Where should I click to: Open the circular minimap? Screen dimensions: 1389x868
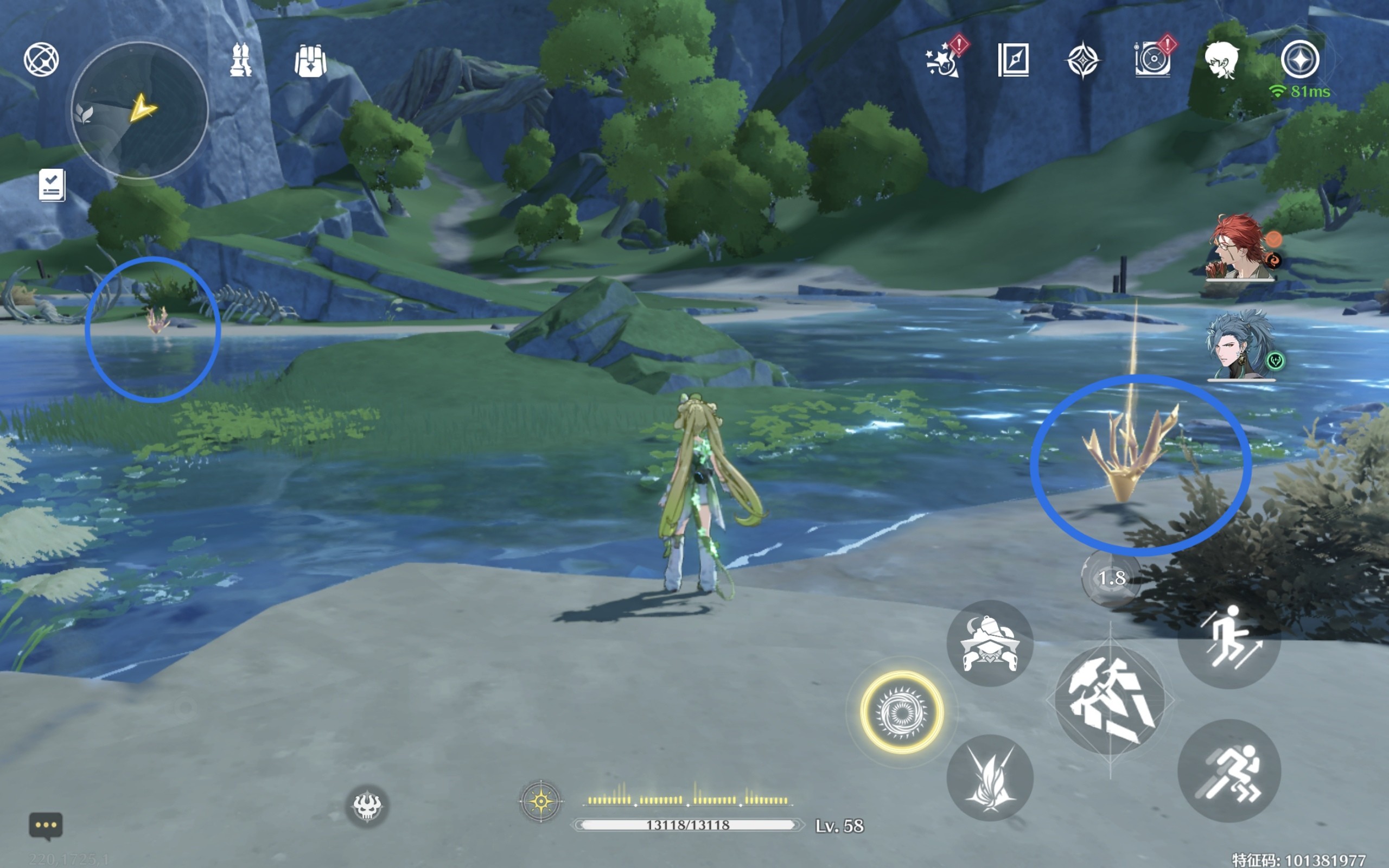(139, 110)
